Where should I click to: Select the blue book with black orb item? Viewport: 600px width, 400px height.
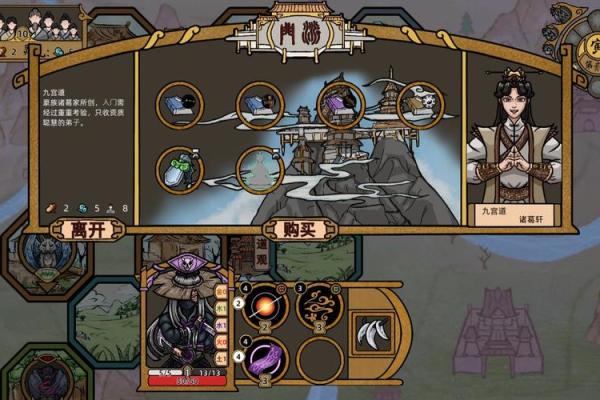(180, 105)
